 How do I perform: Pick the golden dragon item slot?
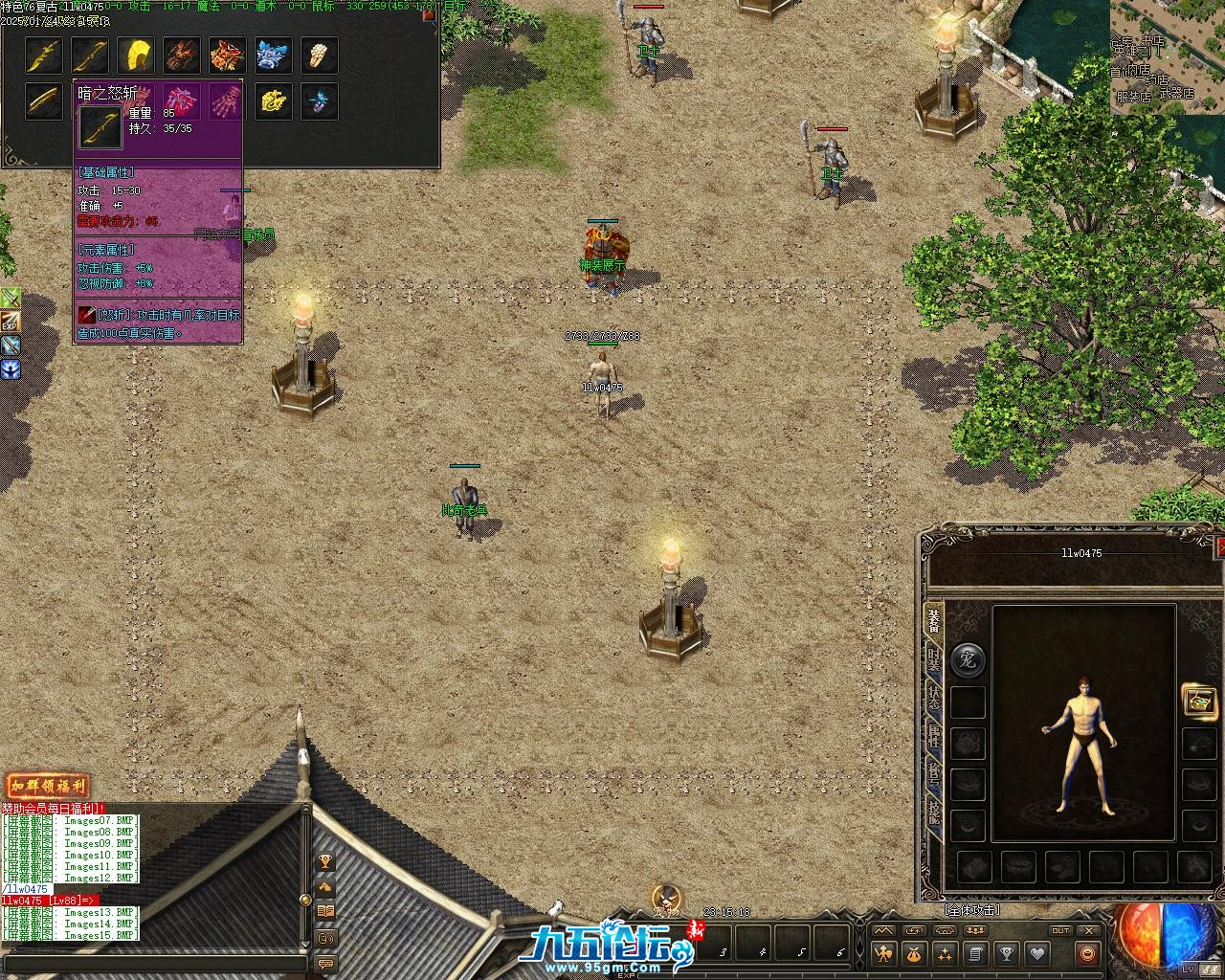point(273,101)
